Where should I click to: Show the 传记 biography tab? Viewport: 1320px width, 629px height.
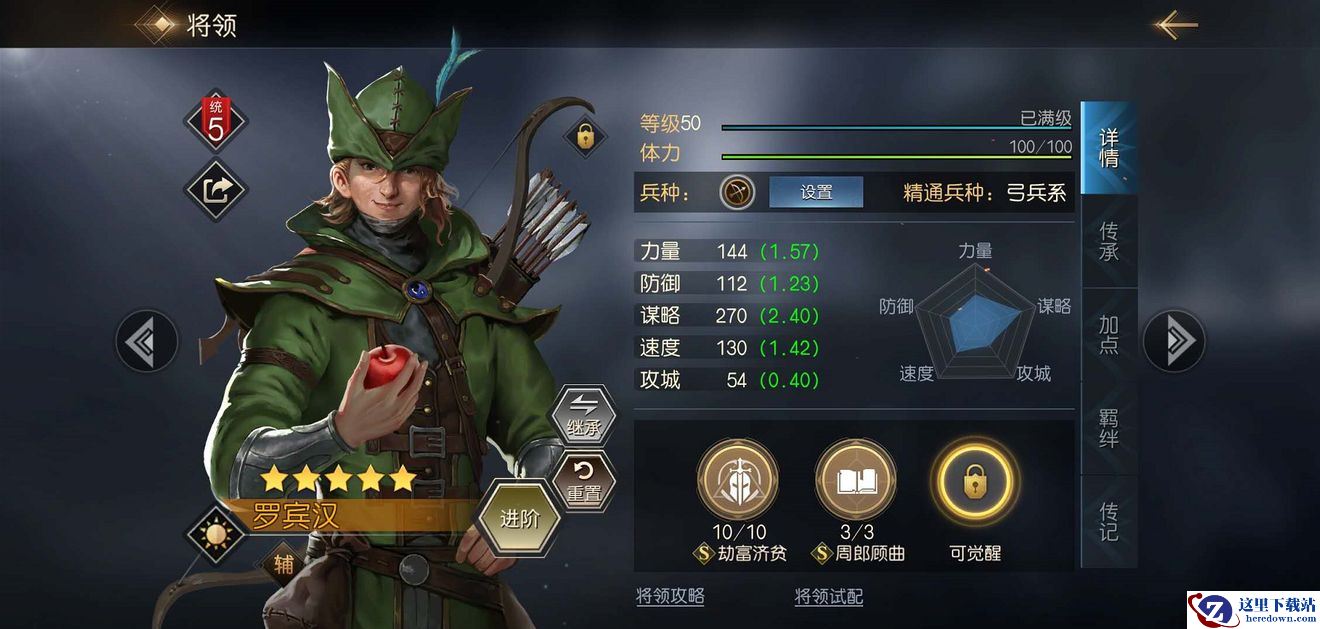pos(1109,520)
